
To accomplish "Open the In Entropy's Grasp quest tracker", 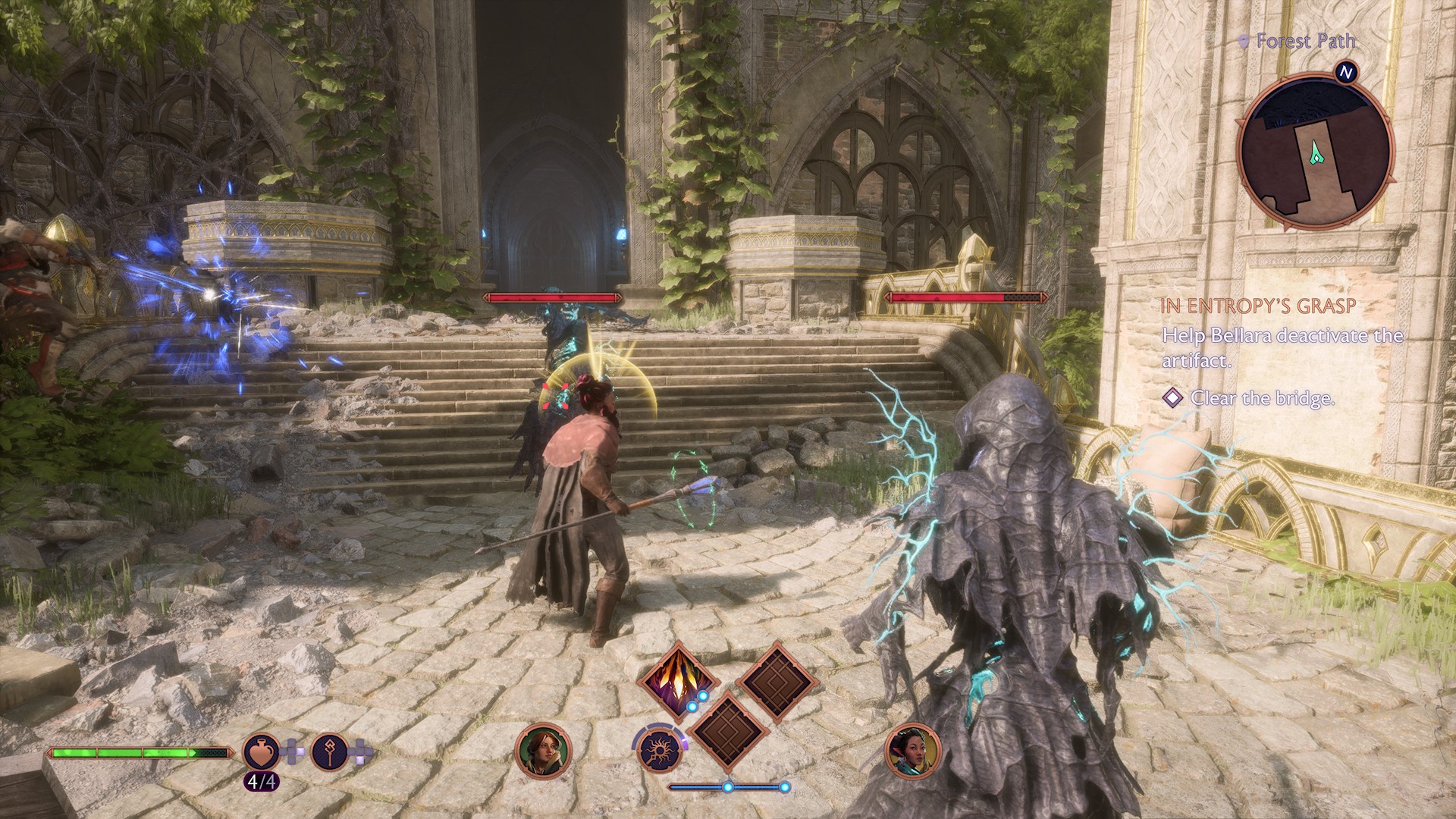I will coord(1258,306).
